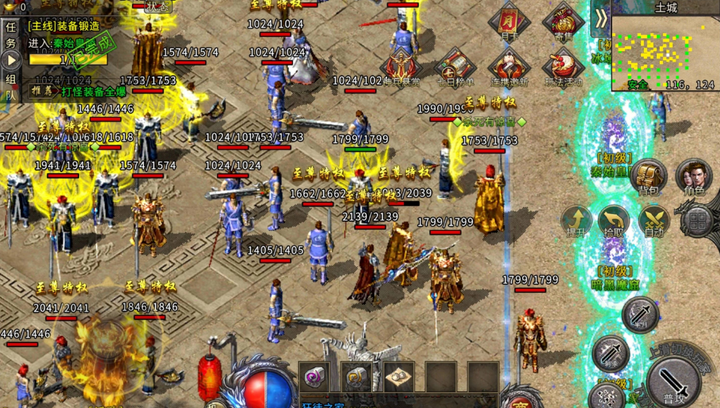Screen dimensions: 720x408
Task: Open the 连携激新 event icon
Action: (509, 66)
